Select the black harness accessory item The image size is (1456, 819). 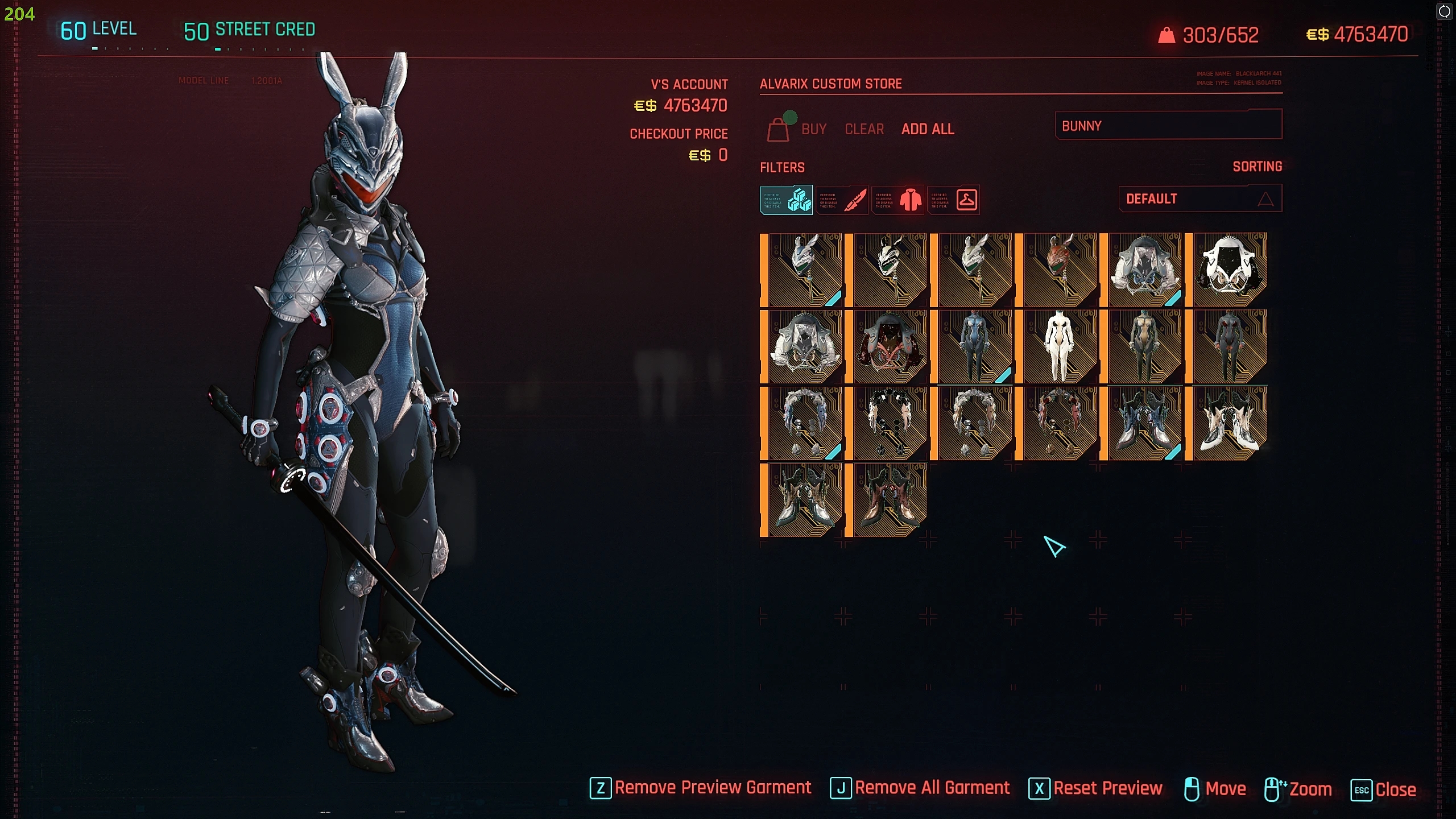888,423
